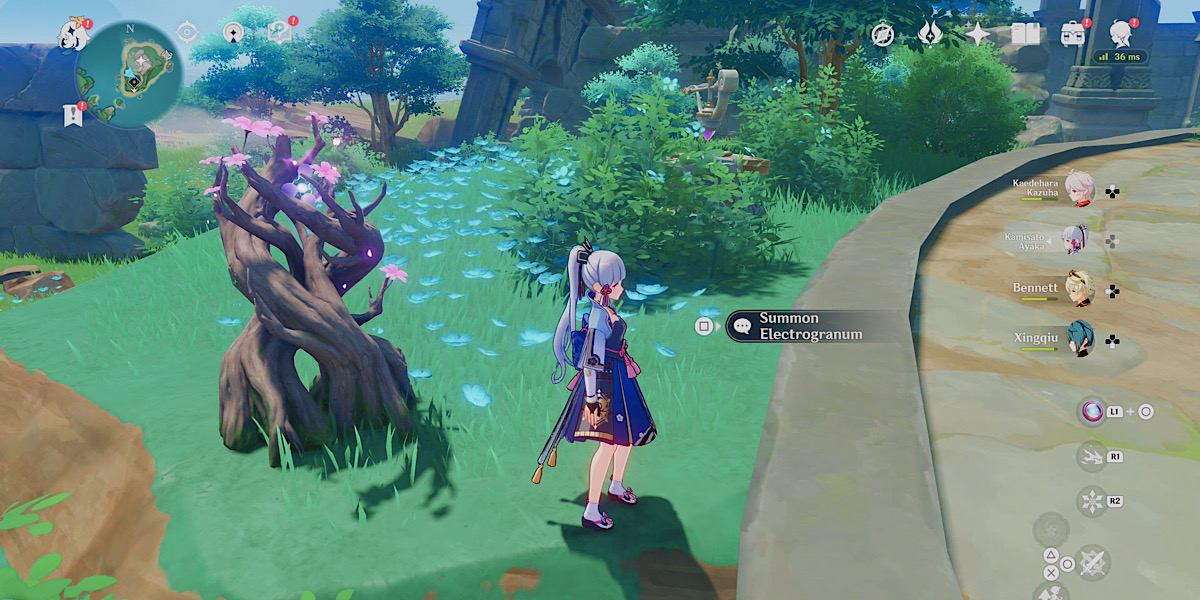Open the compass Adventurer Handbook icon
This screenshot has height=600, width=1200.
pos(882,34)
